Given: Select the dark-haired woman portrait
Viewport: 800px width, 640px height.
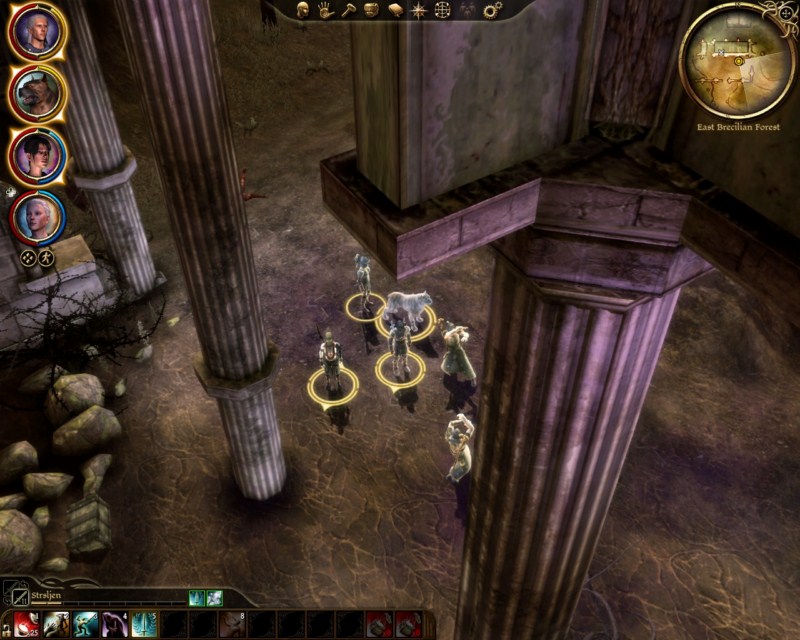Looking at the screenshot, I should pos(37,155).
